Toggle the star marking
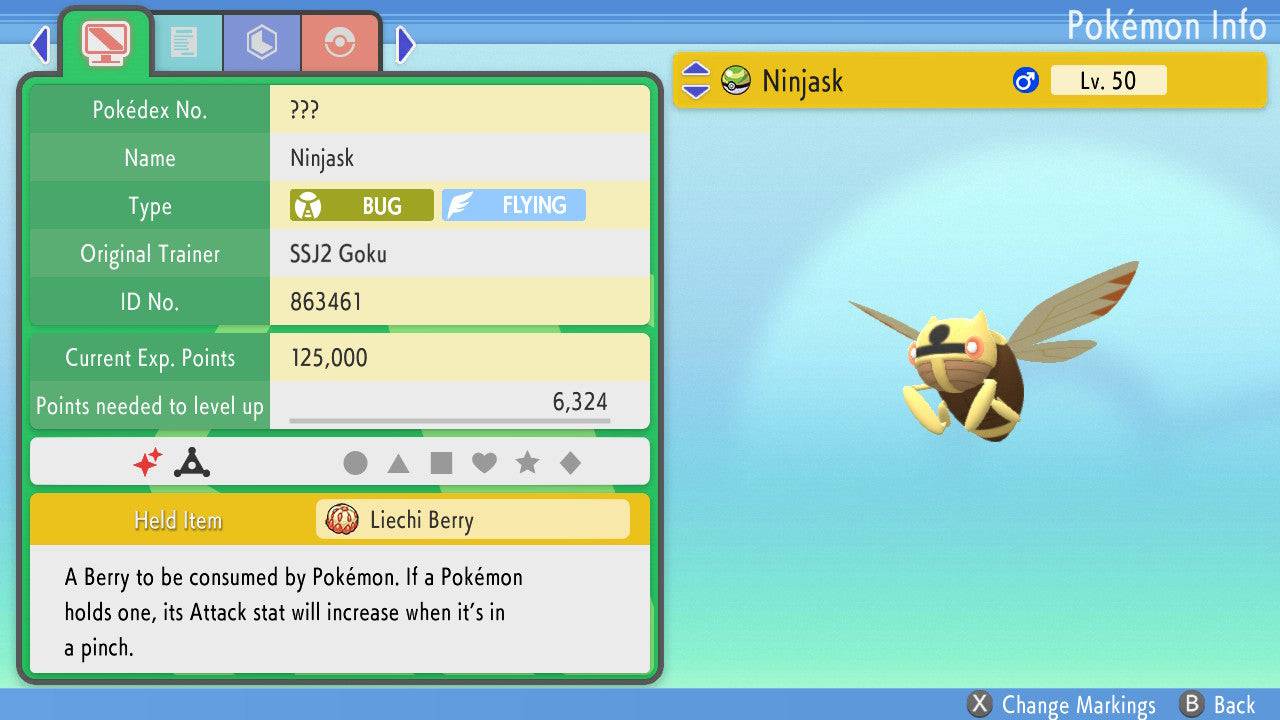Viewport: 1280px width, 720px height. pyautogui.click(x=527, y=463)
